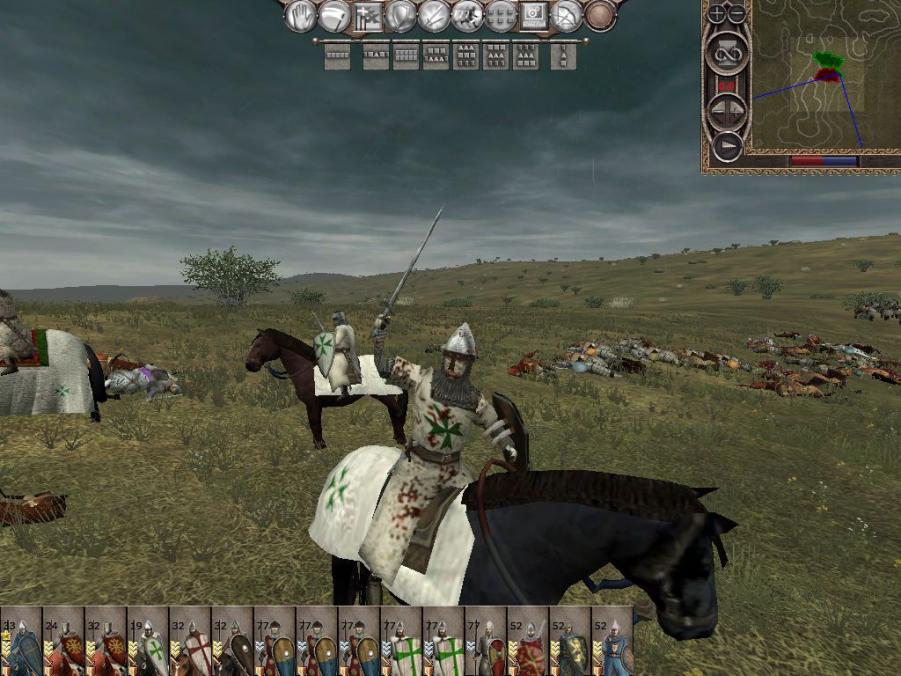Toggle the bow fire-at-will button
This screenshot has width=901, height=676.
[x=567, y=15]
